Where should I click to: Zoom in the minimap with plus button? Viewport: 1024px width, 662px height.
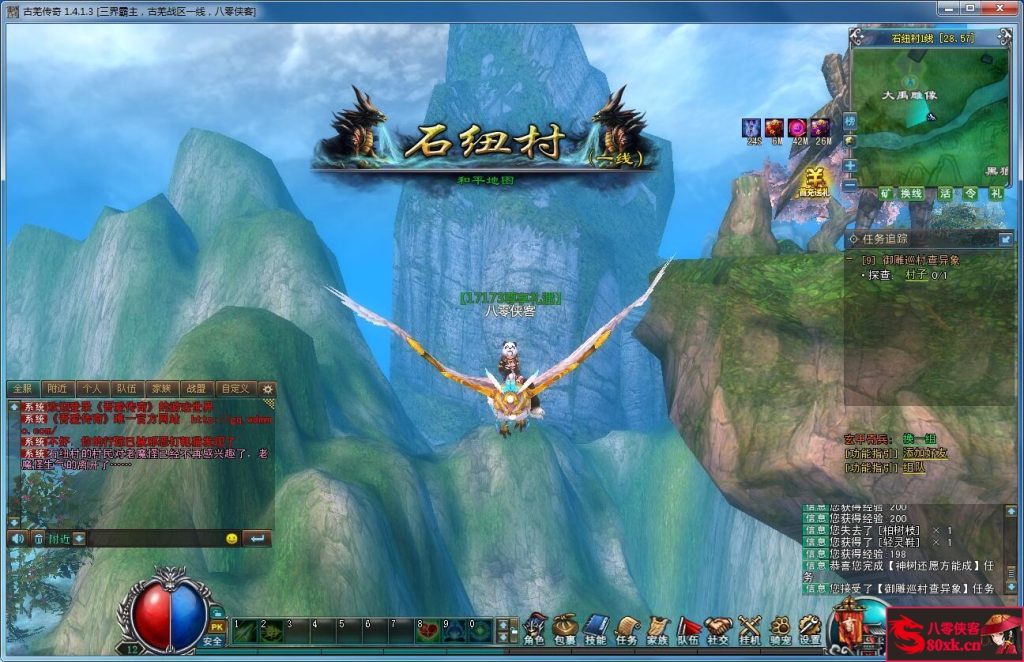pos(850,165)
